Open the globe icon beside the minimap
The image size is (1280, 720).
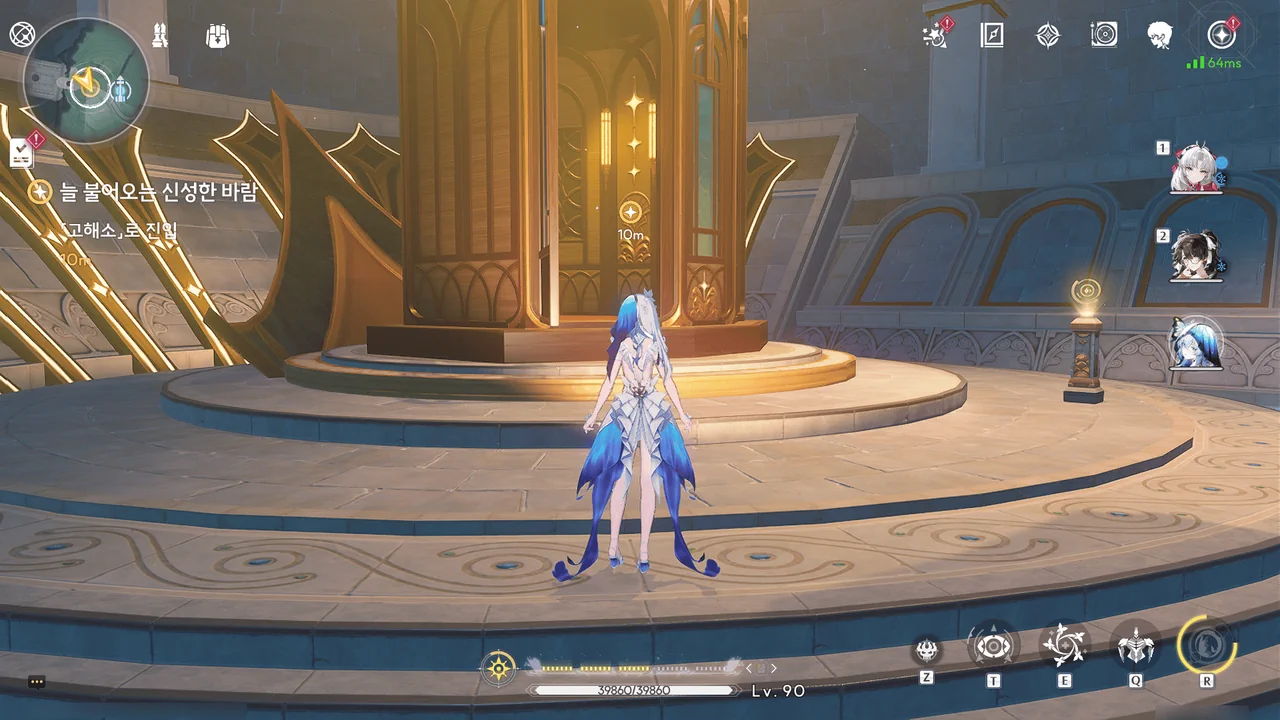21,35
